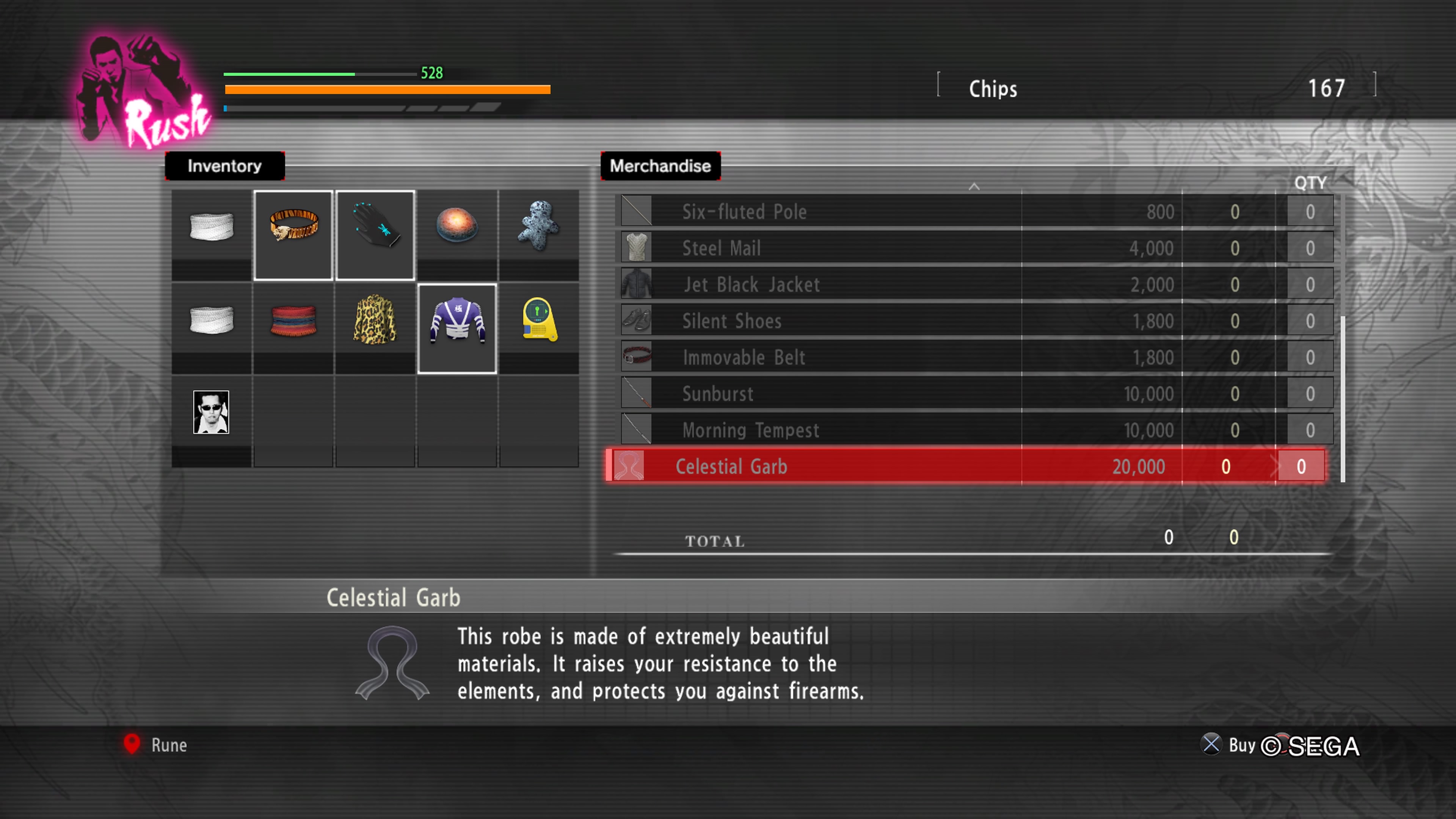Choose the leopard print jacket slot
The height and width of the screenshot is (819, 1456).
click(x=375, y=320)
